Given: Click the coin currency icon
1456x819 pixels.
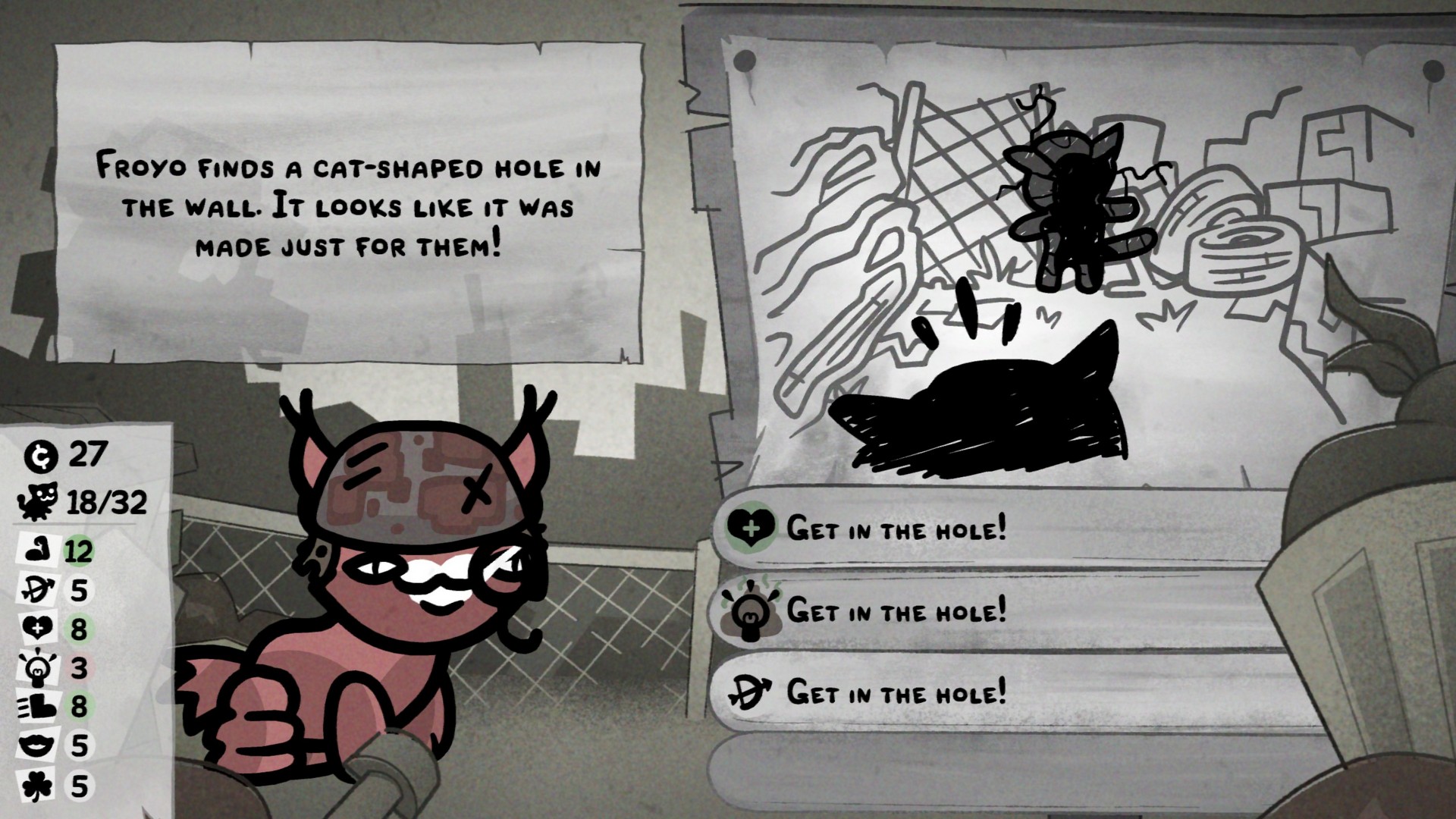Looking at the screenshot, I should tap(42, 456).
